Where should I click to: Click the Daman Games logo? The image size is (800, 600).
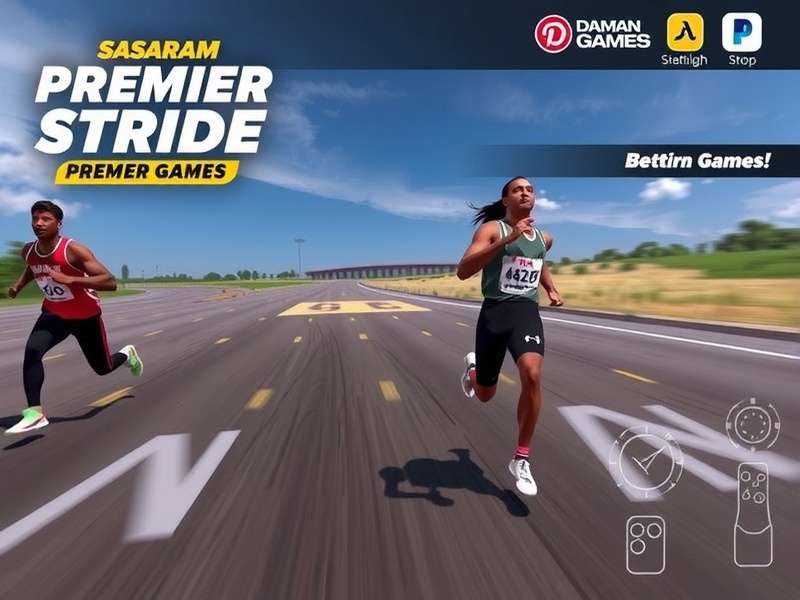coord(593,33)
